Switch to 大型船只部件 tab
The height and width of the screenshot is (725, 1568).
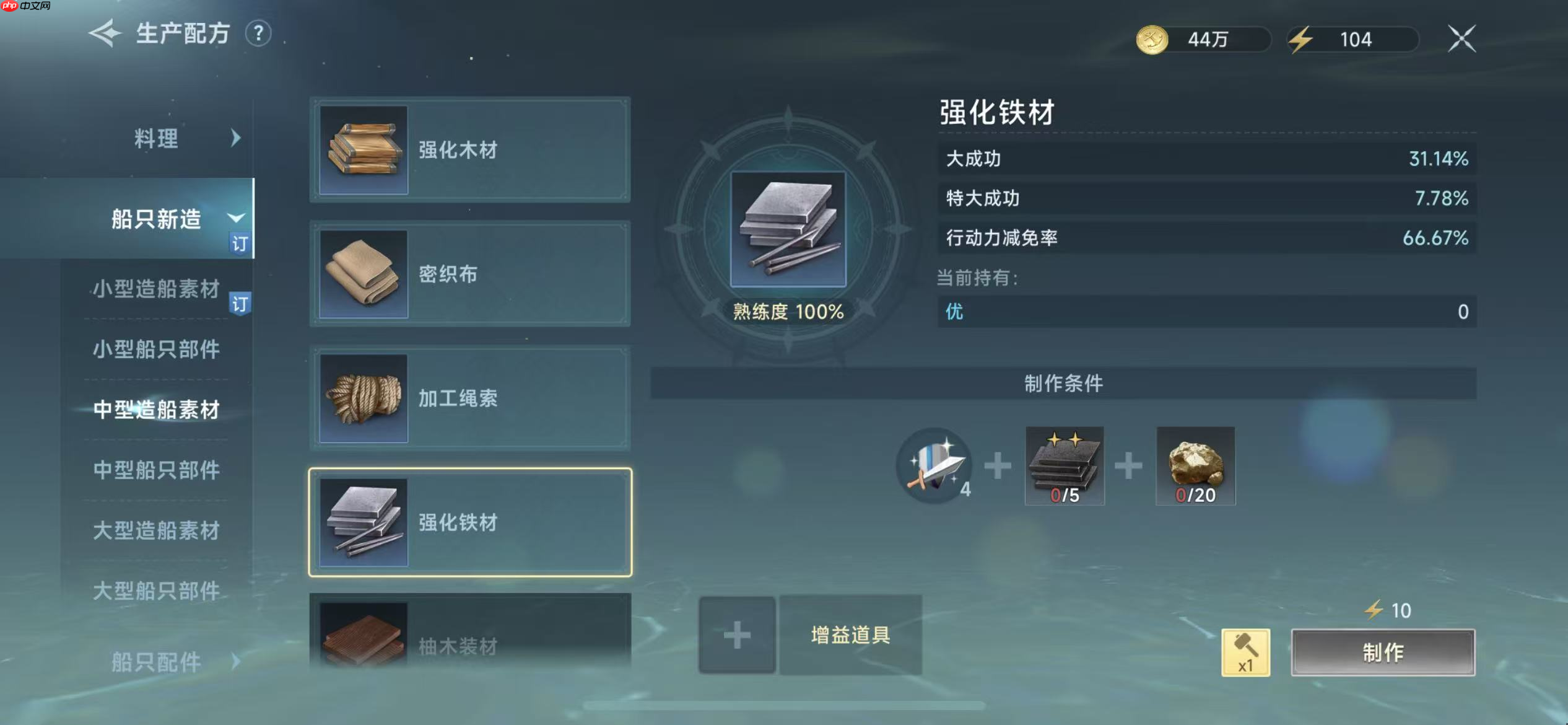pos(155,590)
